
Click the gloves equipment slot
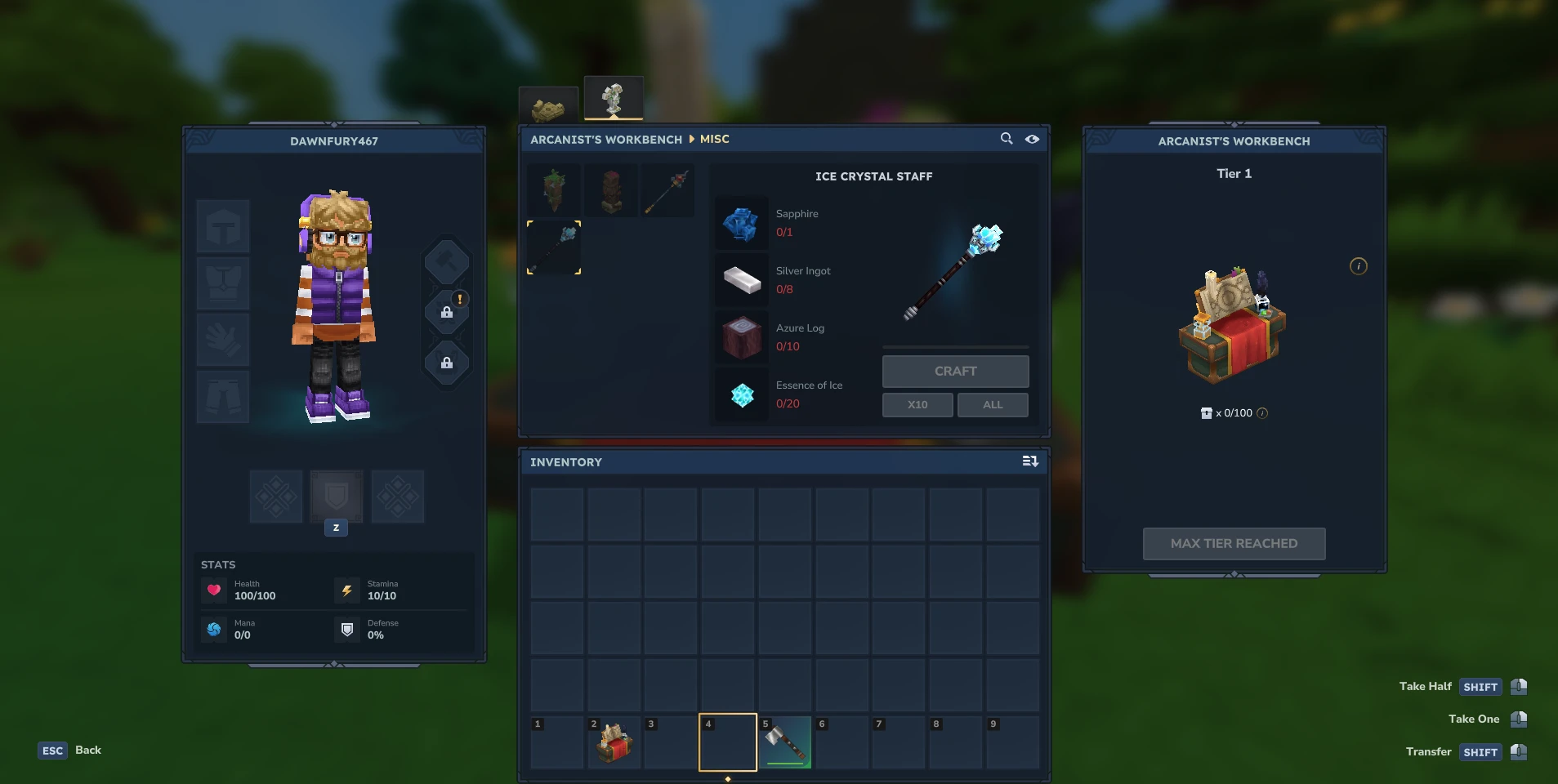point(222,341)
